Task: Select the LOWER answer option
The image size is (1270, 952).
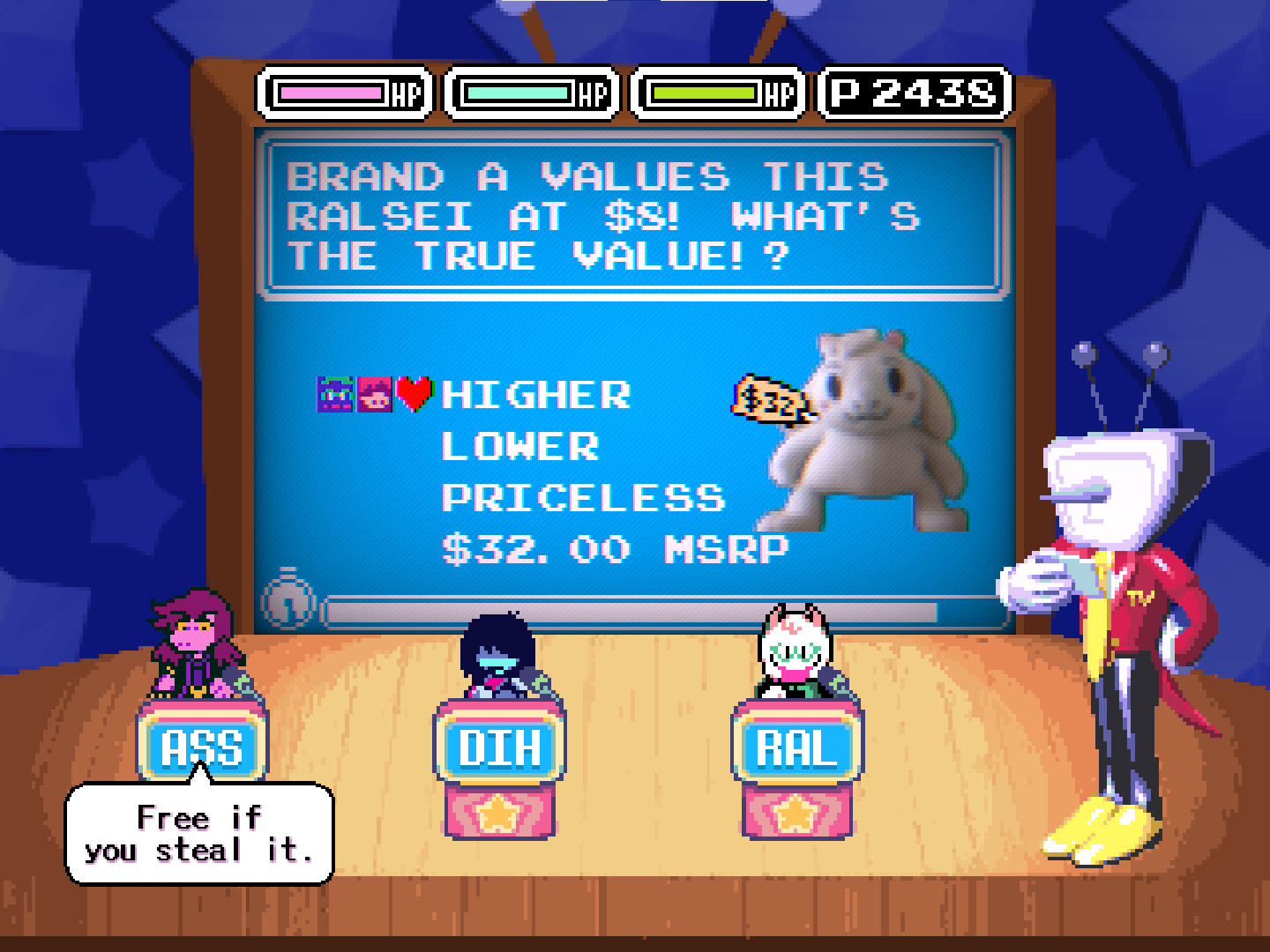Action: (x=520, y=448)
